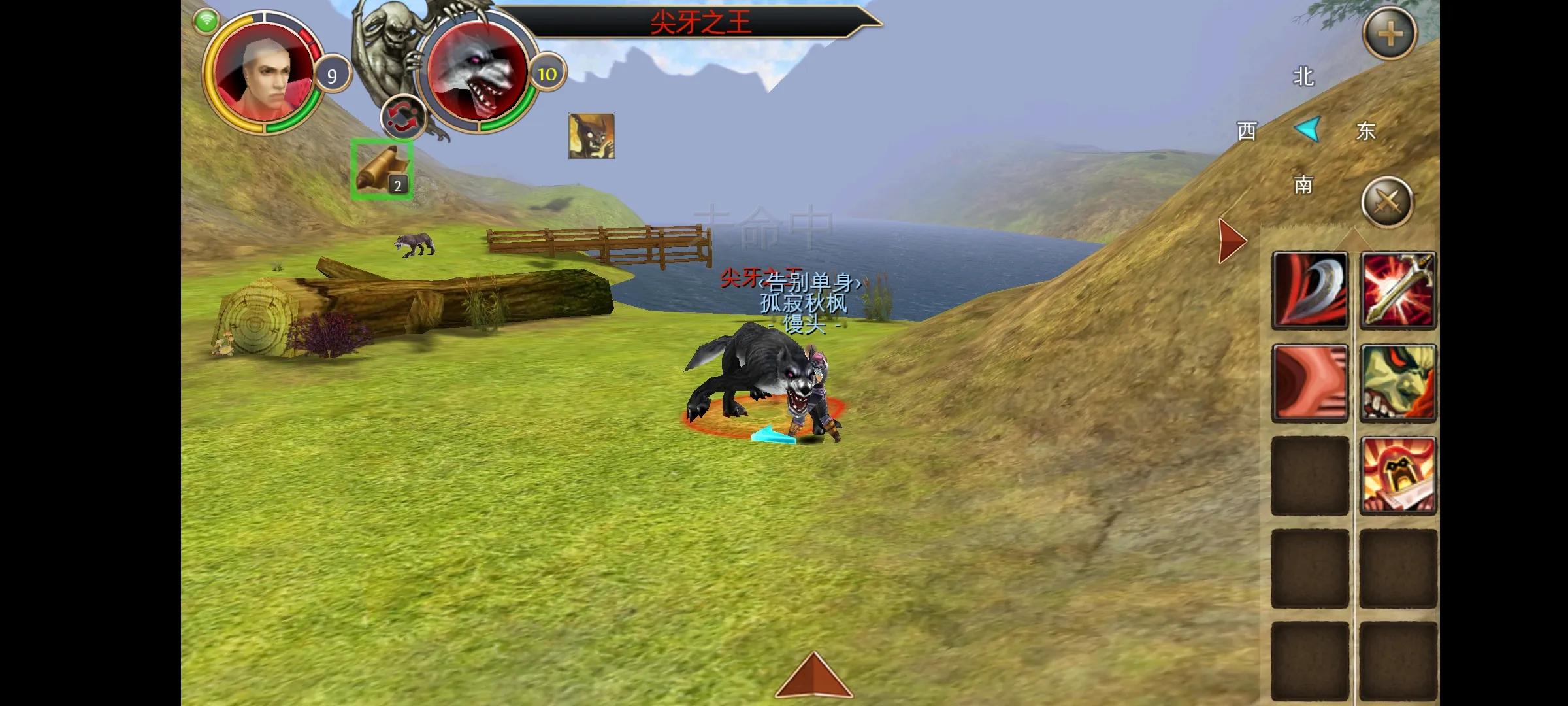Trigger the red shout face skill
The width and height of the screenshot is (1568, 706).
coord(1310,382)
